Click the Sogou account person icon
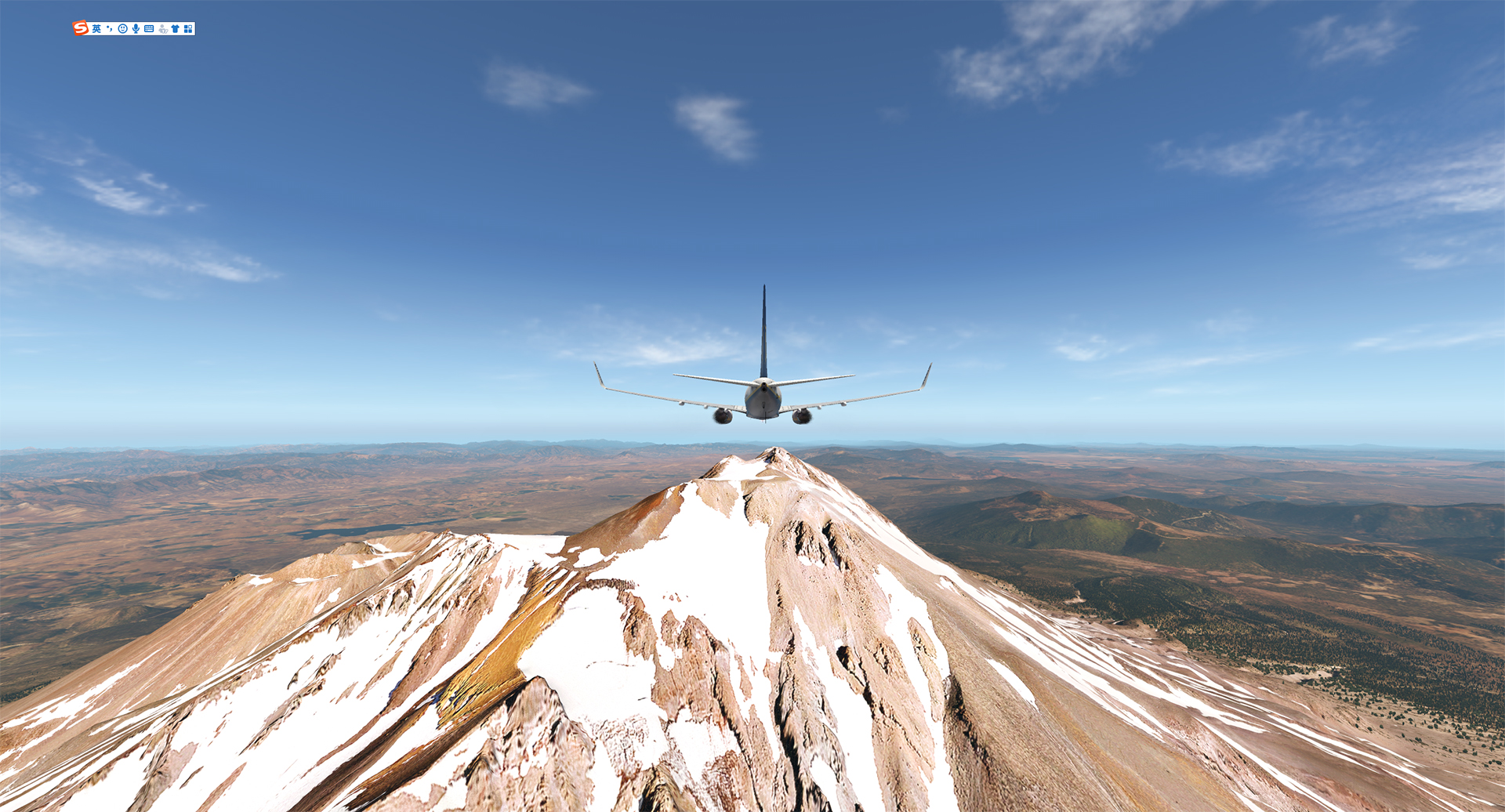 click(162, 28)
